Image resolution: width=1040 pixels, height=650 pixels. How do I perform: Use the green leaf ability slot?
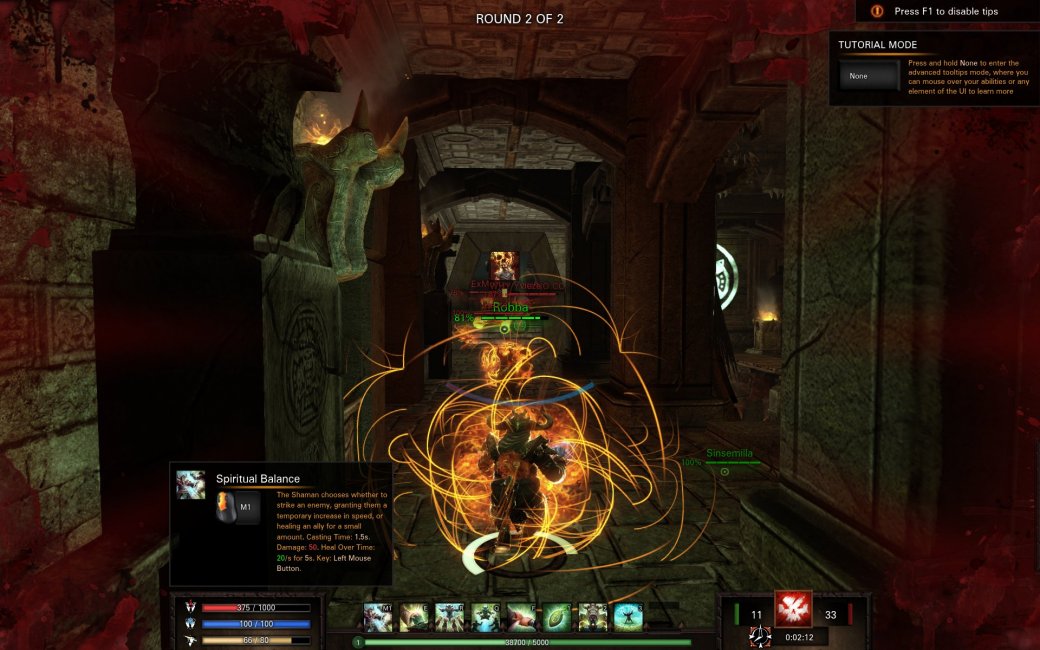[557, 617]
